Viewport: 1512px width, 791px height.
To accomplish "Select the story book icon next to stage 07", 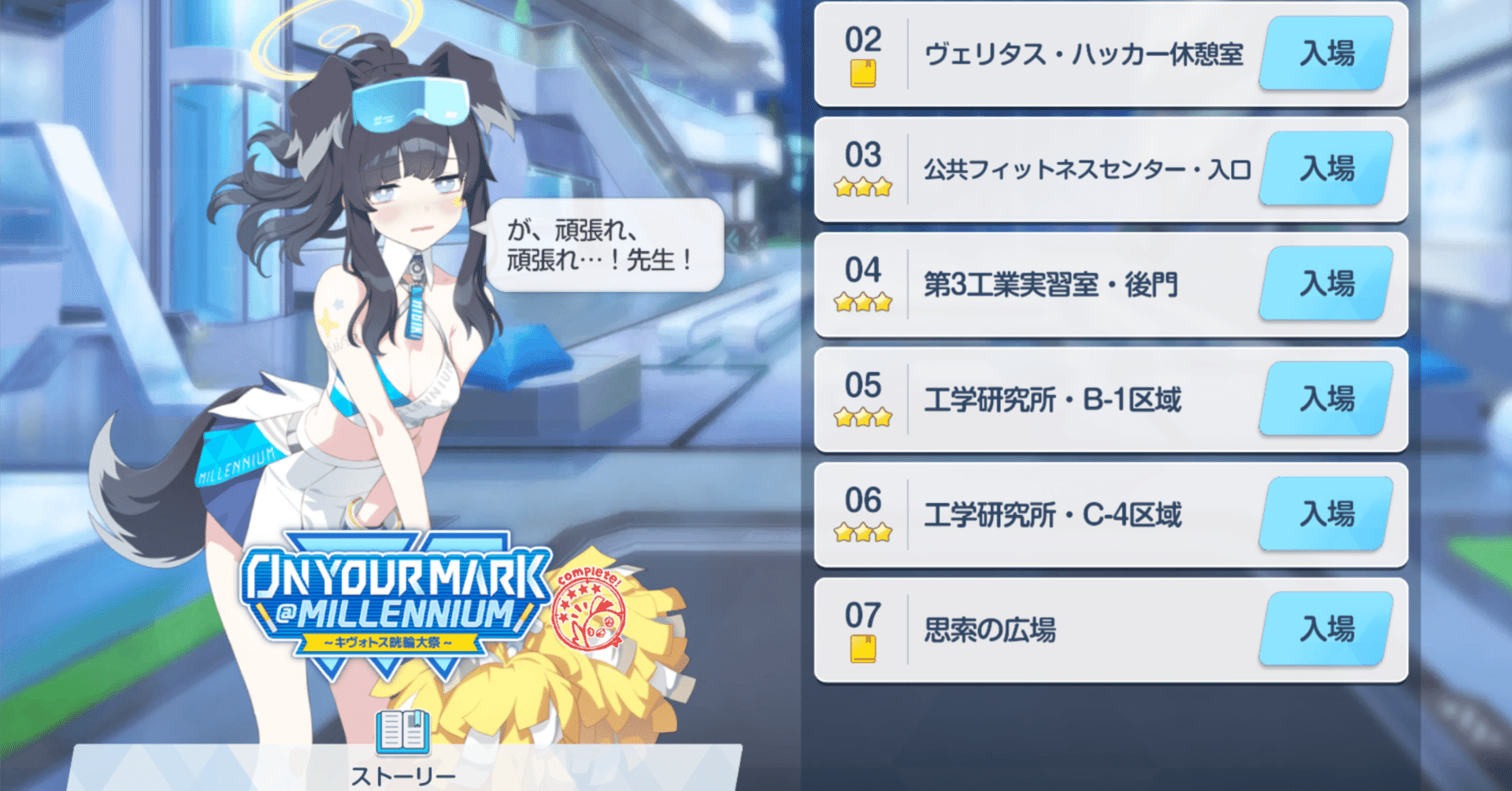I will [863, 648].
